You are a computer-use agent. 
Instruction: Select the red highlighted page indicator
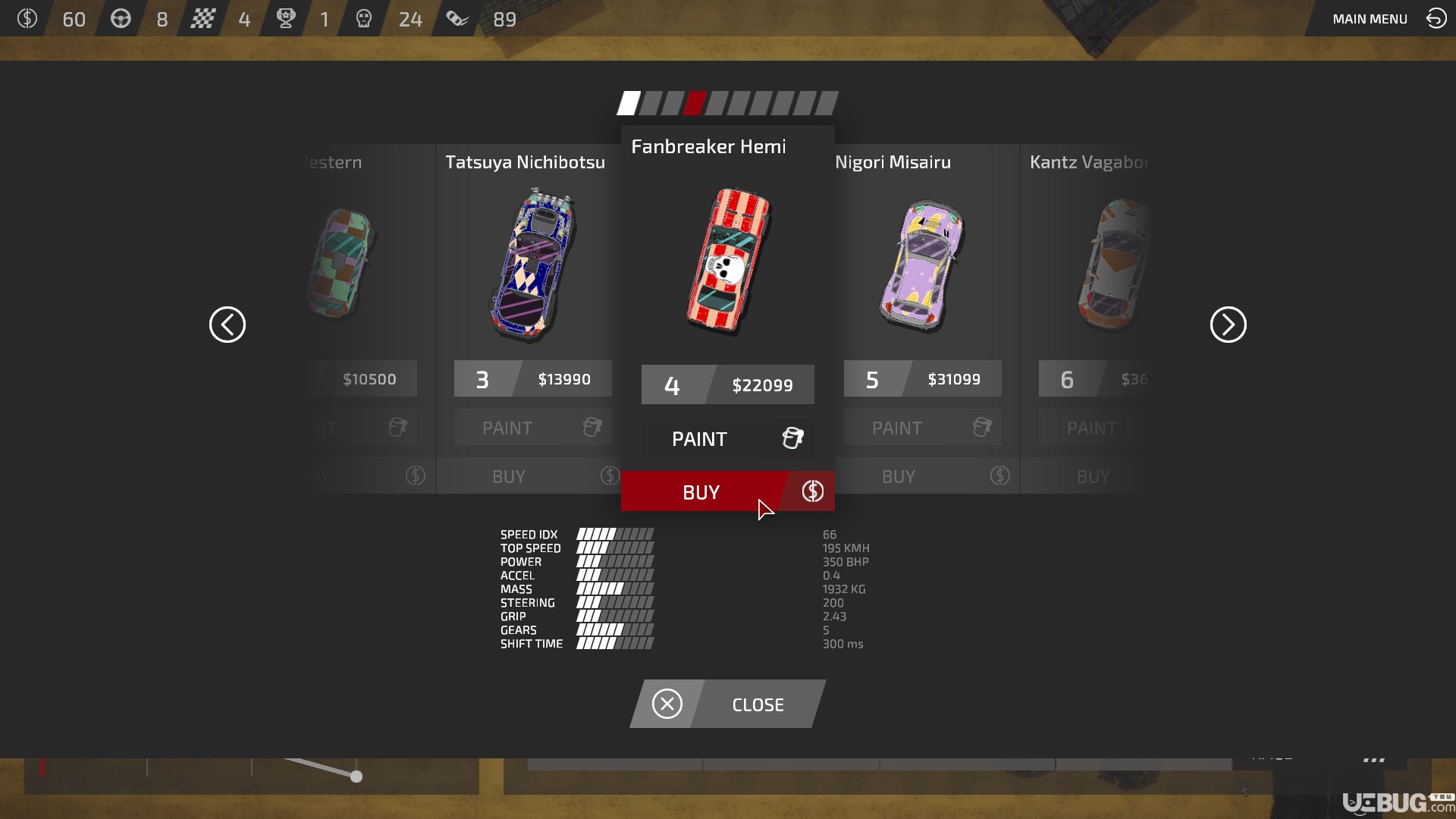click(x=695, y=103)
